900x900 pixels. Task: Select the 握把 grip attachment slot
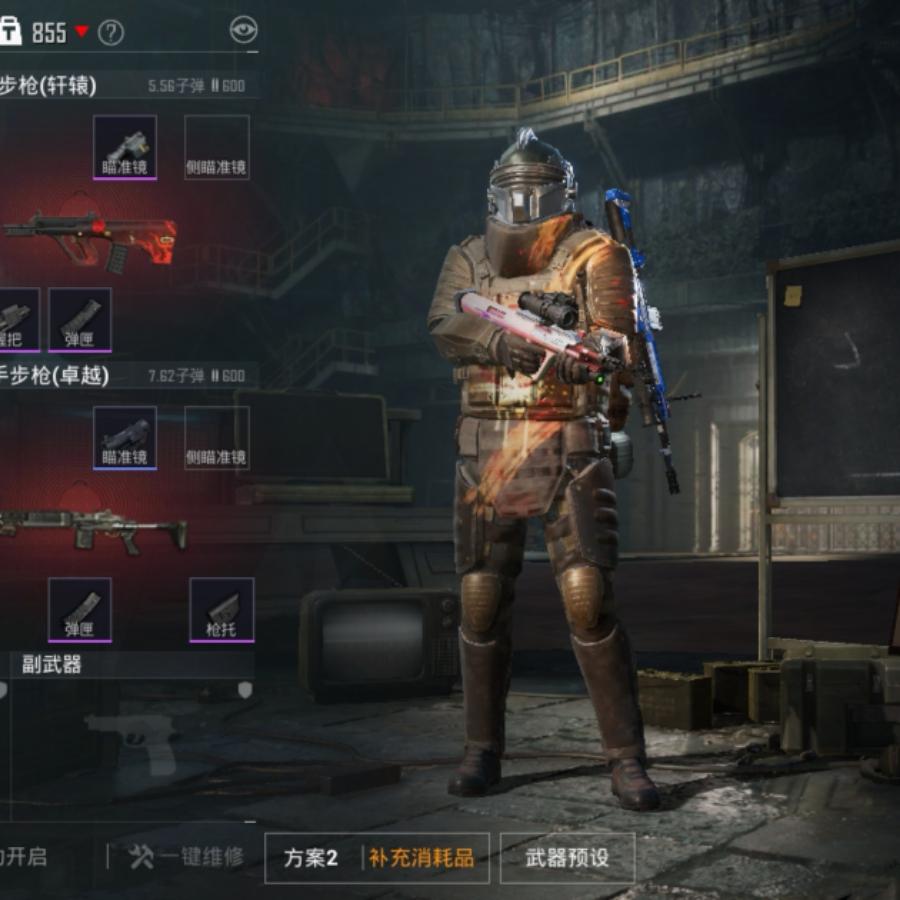(17, 320)
